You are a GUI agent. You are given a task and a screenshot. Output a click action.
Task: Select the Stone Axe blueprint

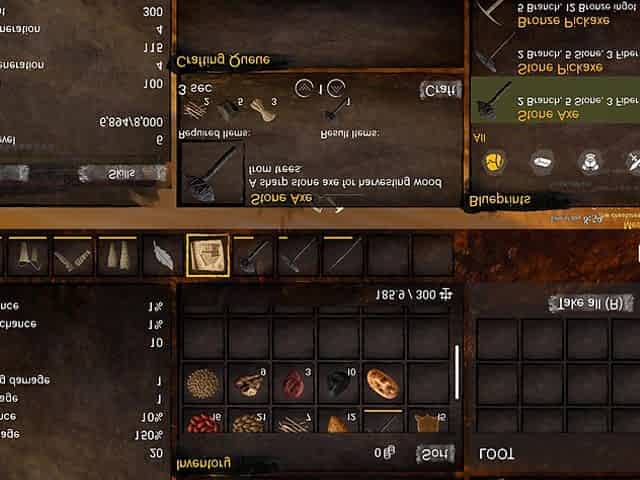click(553, 107)
